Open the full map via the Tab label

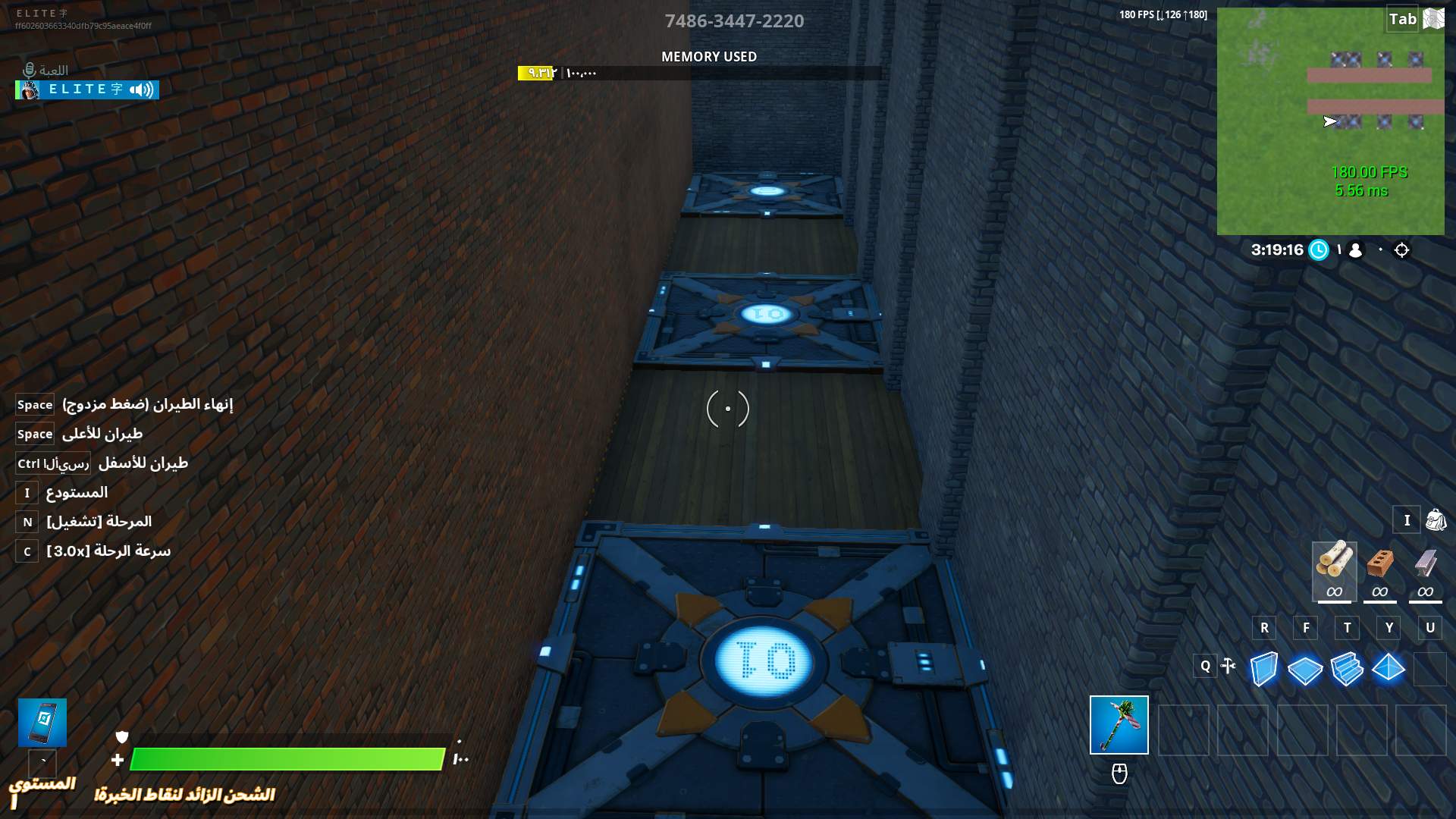(x=1402, y=19)
